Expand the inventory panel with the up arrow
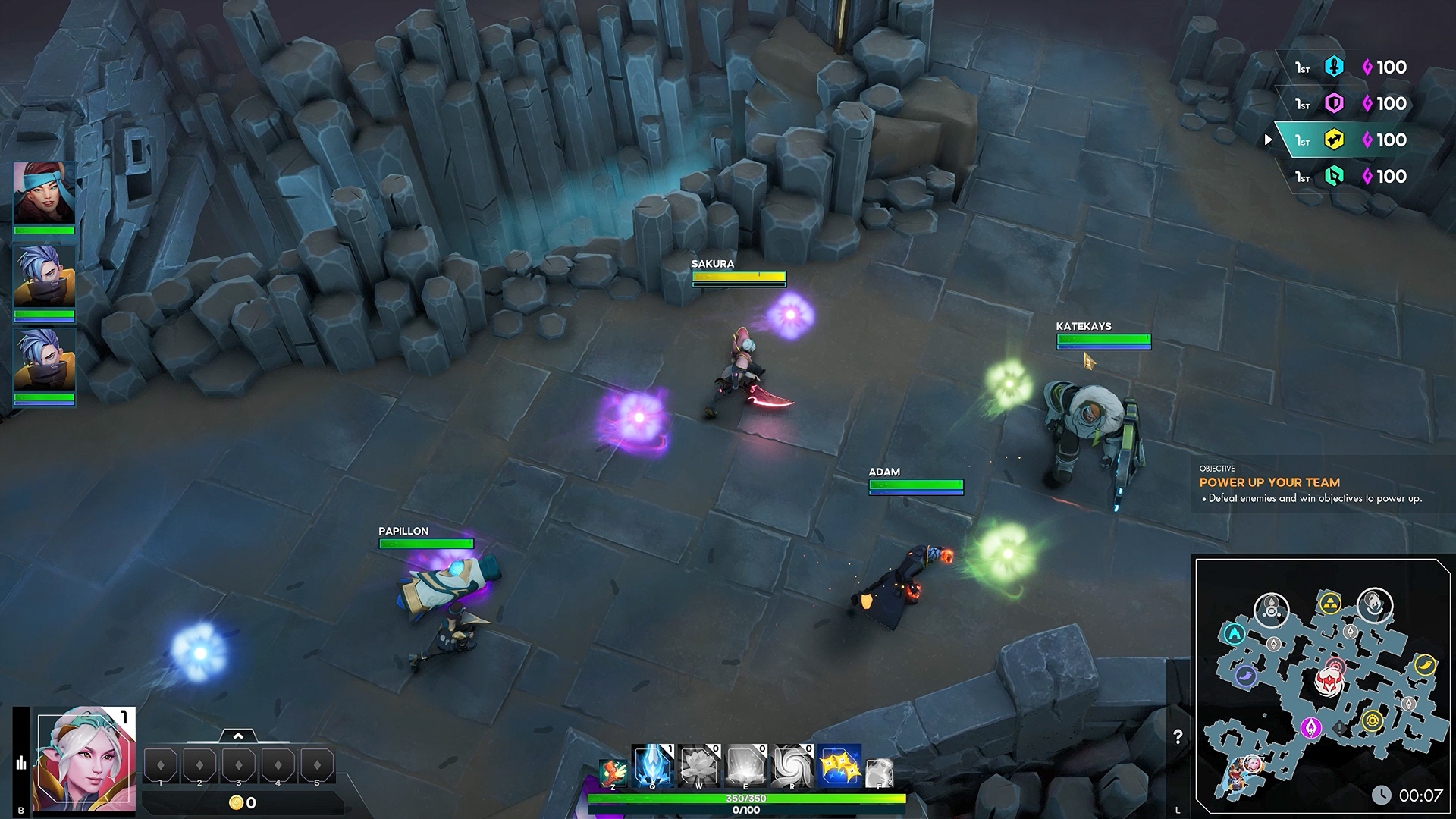 tap(238, 736)
